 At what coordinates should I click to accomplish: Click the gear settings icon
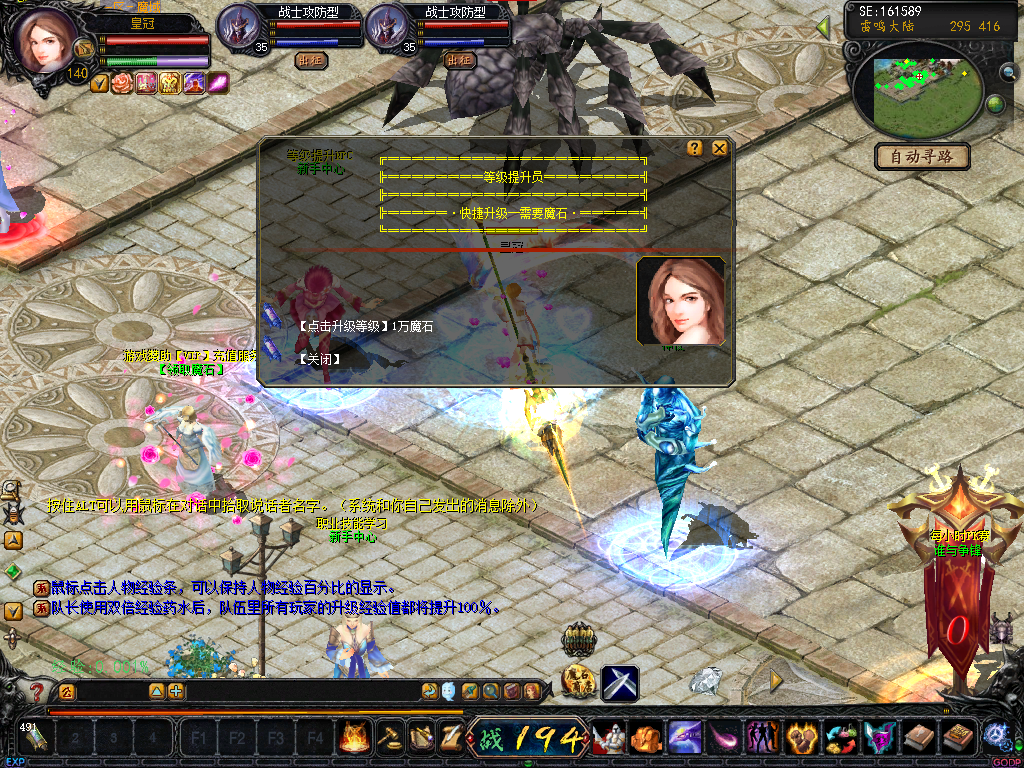click(995, 735)
